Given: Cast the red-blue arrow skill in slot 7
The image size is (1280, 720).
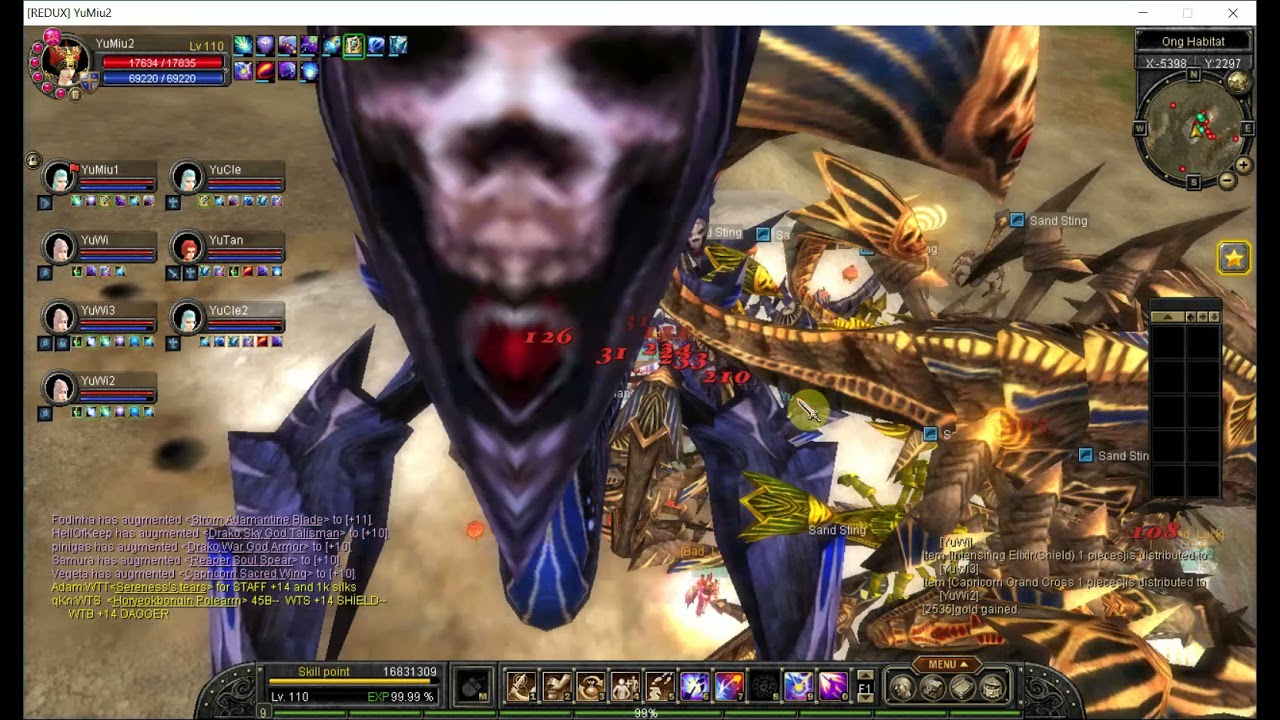Looking at the screenshot, I should (x=729, y=686).
